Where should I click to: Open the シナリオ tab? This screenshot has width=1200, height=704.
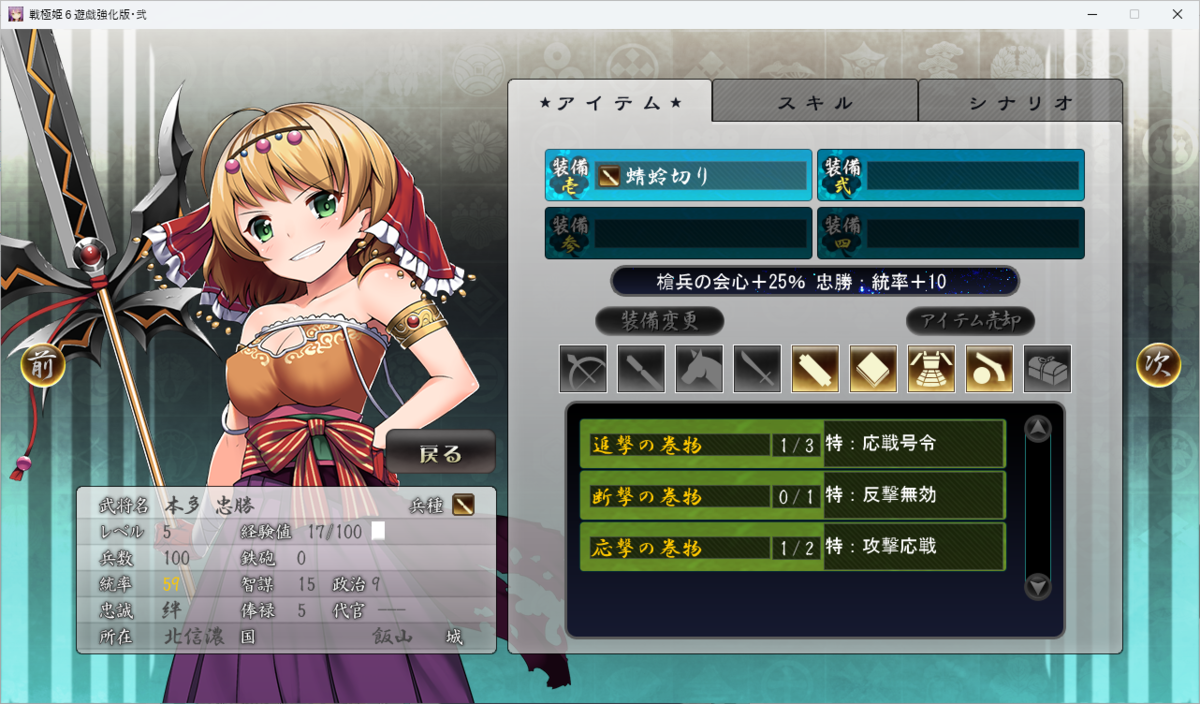coord(1020,102)
